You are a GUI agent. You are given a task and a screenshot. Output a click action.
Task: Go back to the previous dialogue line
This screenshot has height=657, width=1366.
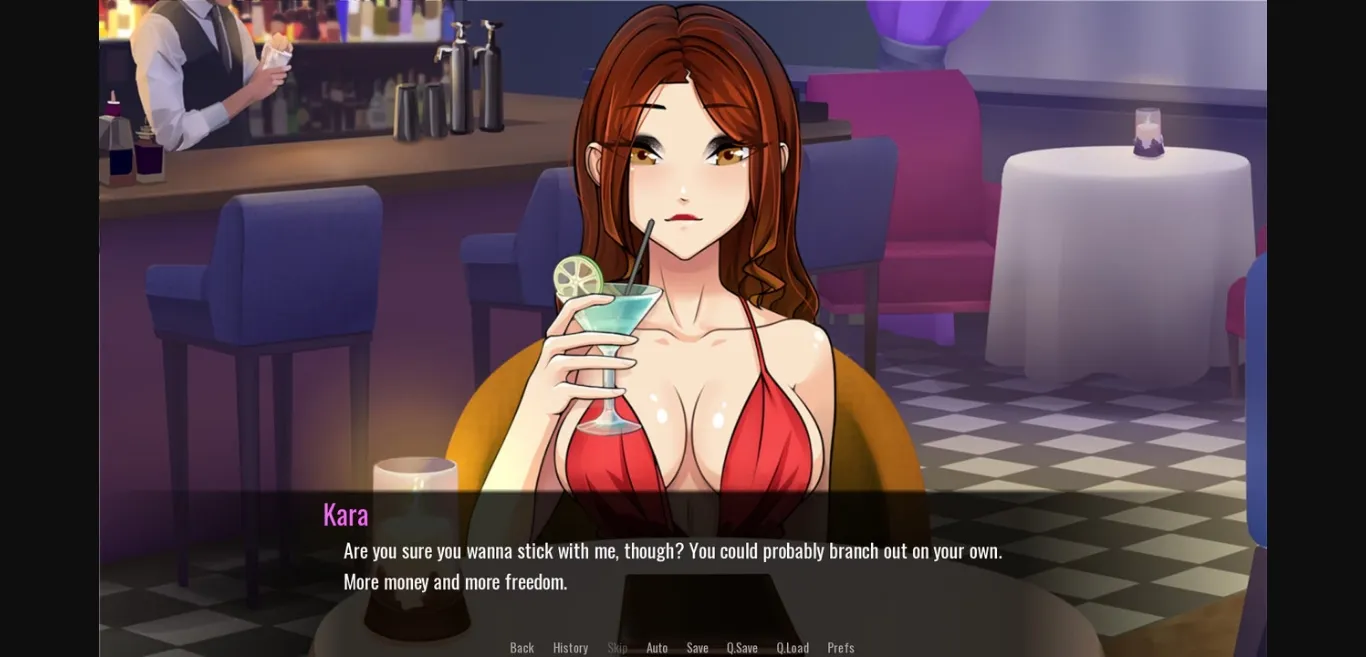(521, 647)
